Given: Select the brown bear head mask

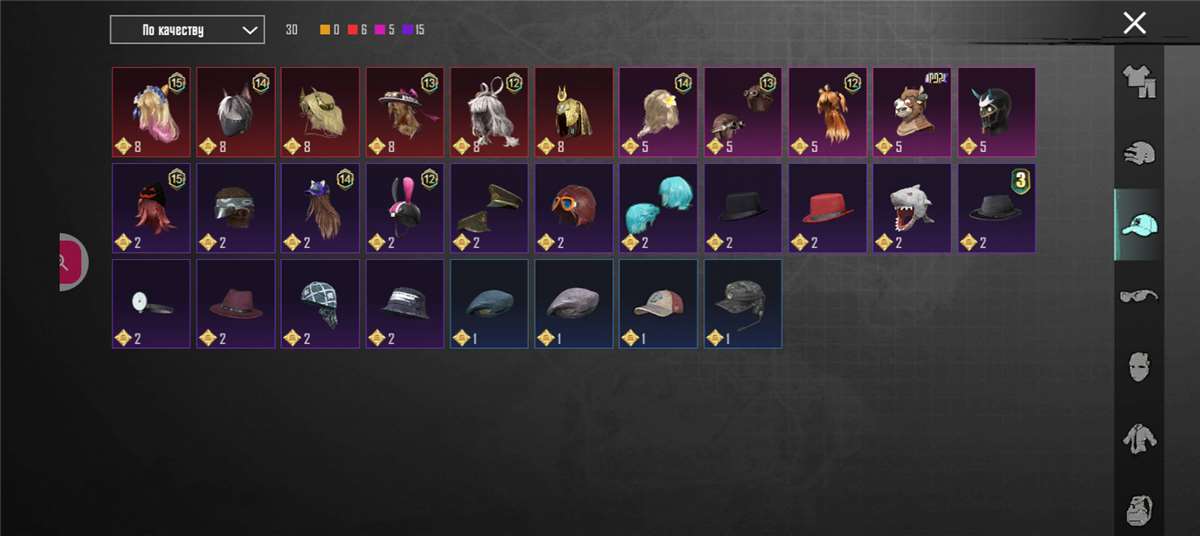Looking at the screenshot, I should (912, 112).
